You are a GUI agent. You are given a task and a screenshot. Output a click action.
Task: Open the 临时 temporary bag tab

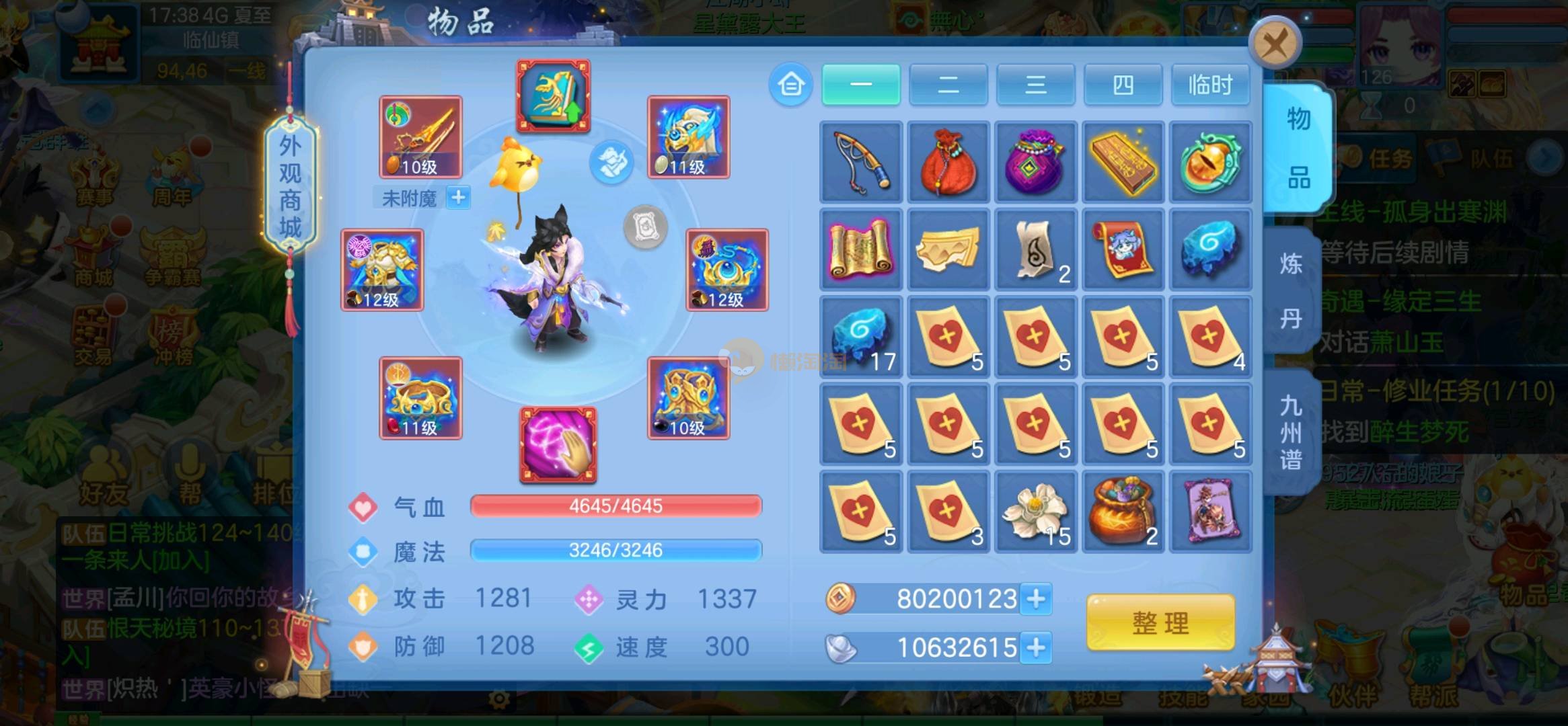coord(1210,85)
